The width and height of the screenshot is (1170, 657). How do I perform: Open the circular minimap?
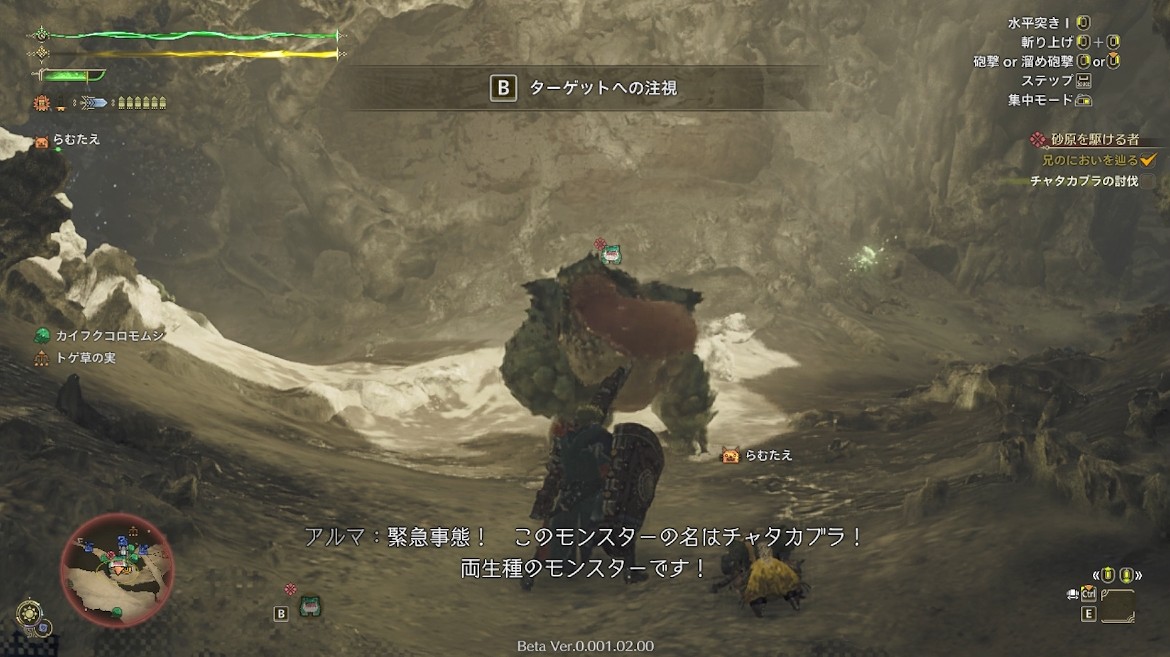(x=117, y=569)
